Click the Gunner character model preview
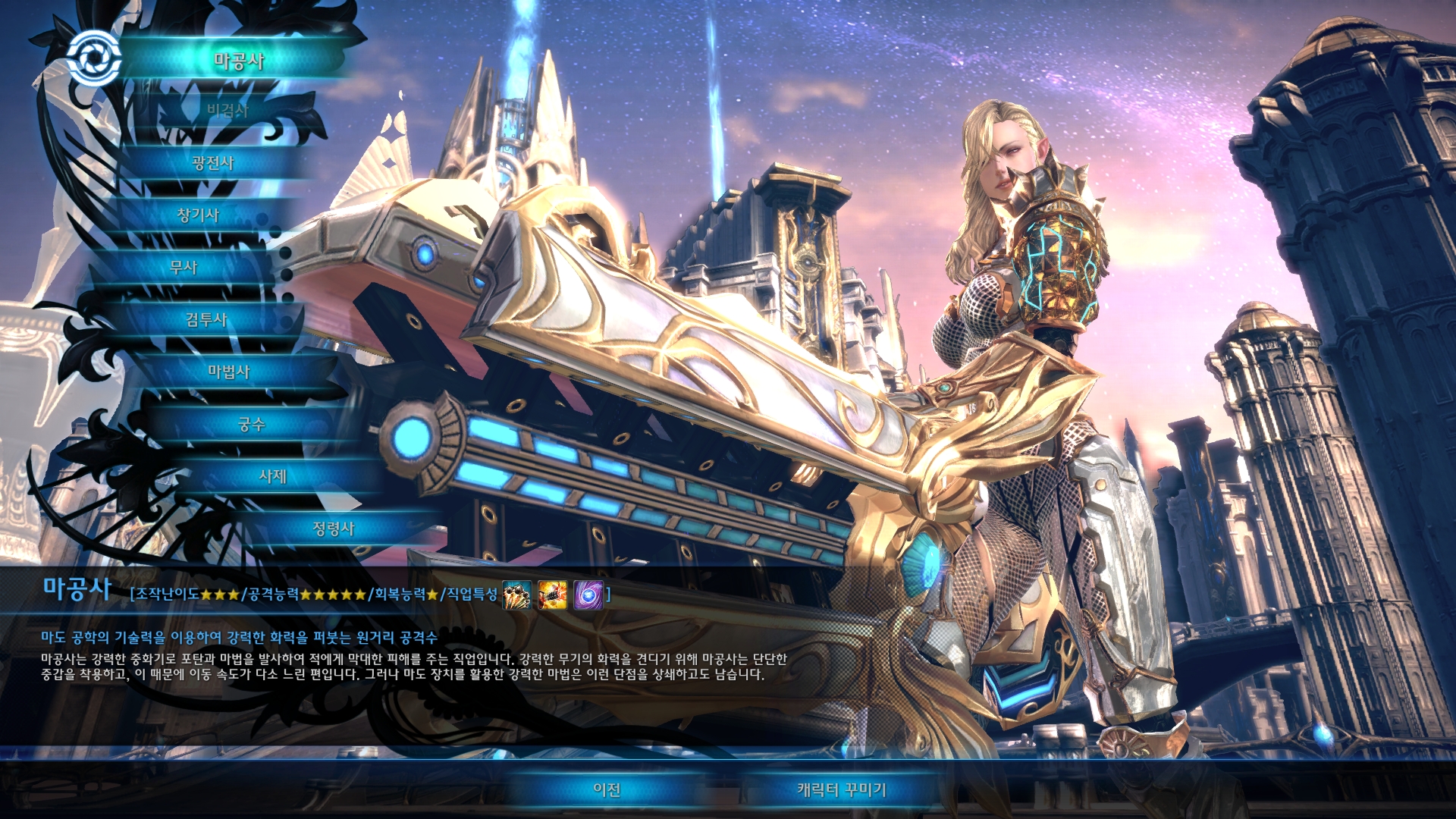 click(x=1009, y=303)
